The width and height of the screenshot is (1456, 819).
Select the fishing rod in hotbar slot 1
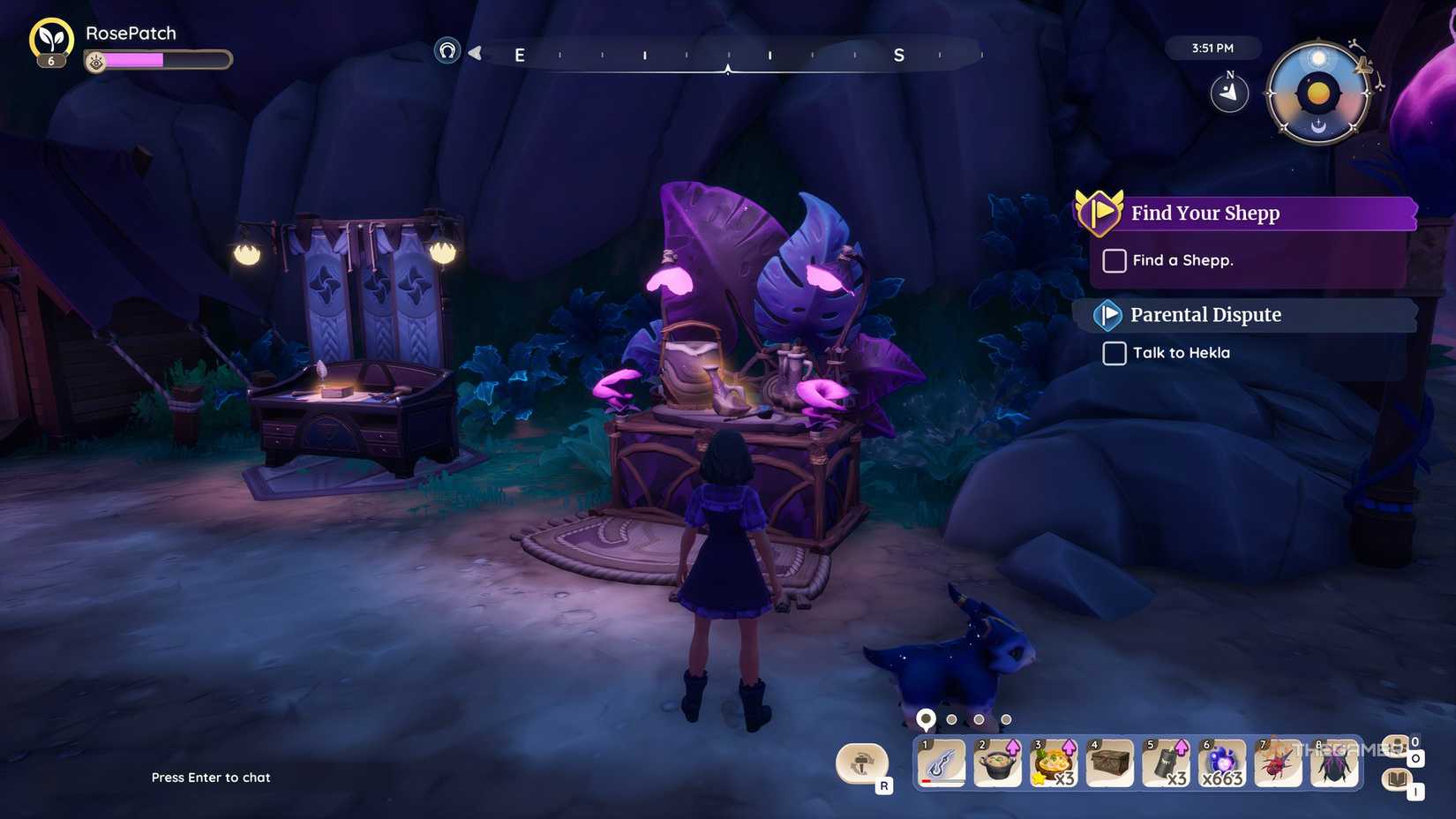coord(940,763)
